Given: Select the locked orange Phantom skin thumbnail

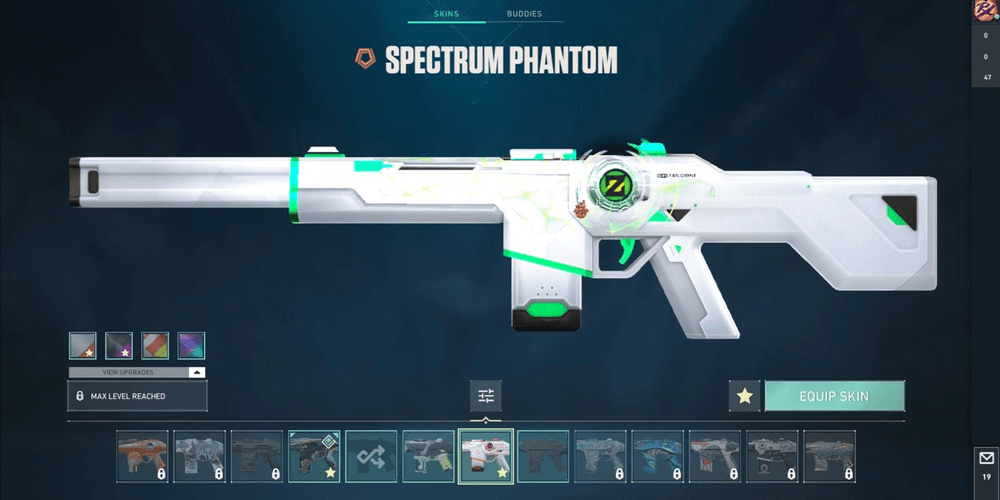Looking at the screenshot, I should pos(143,456).
